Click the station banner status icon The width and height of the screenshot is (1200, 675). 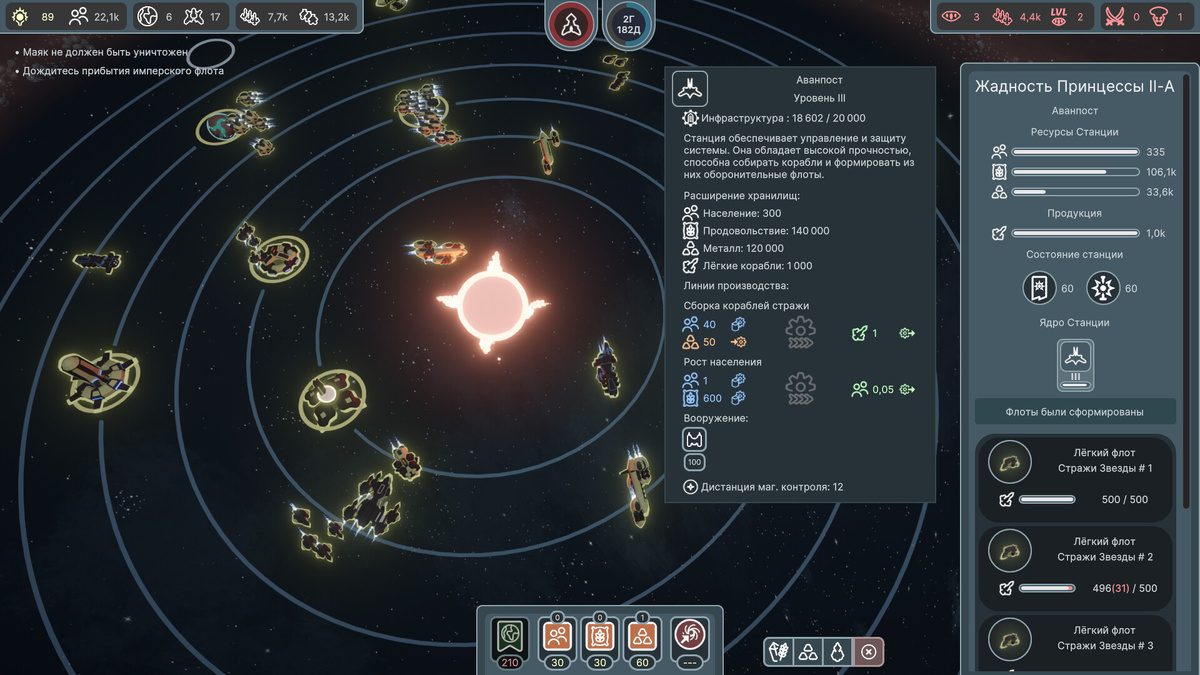(1040, 288)
